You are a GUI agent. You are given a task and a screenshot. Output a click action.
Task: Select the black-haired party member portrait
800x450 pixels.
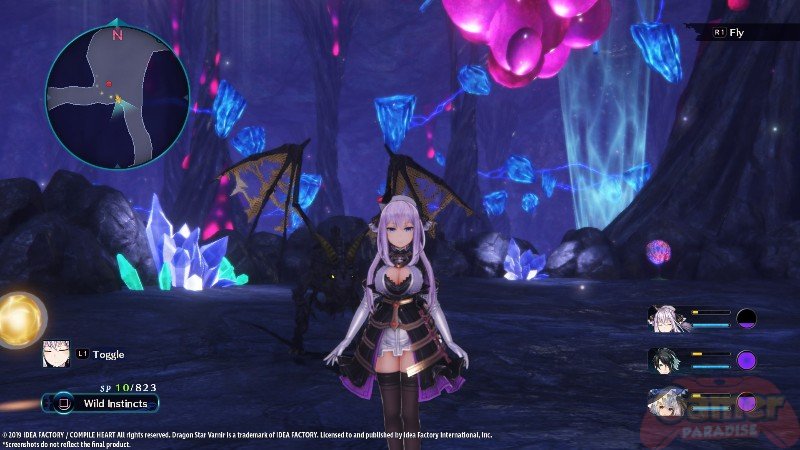[x=667, y=360]
